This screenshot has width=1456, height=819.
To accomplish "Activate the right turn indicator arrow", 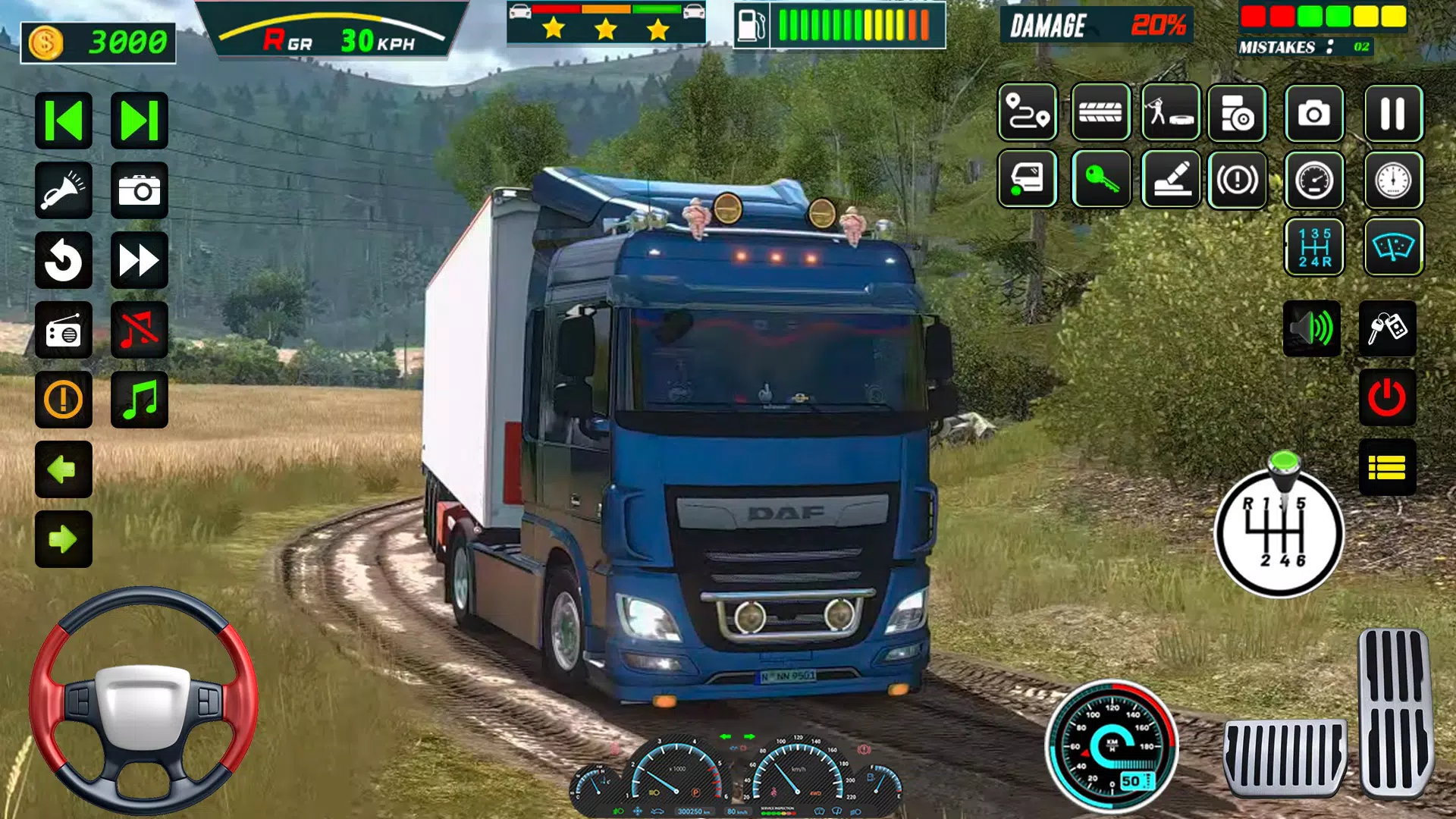I will [x=64, y=539].
